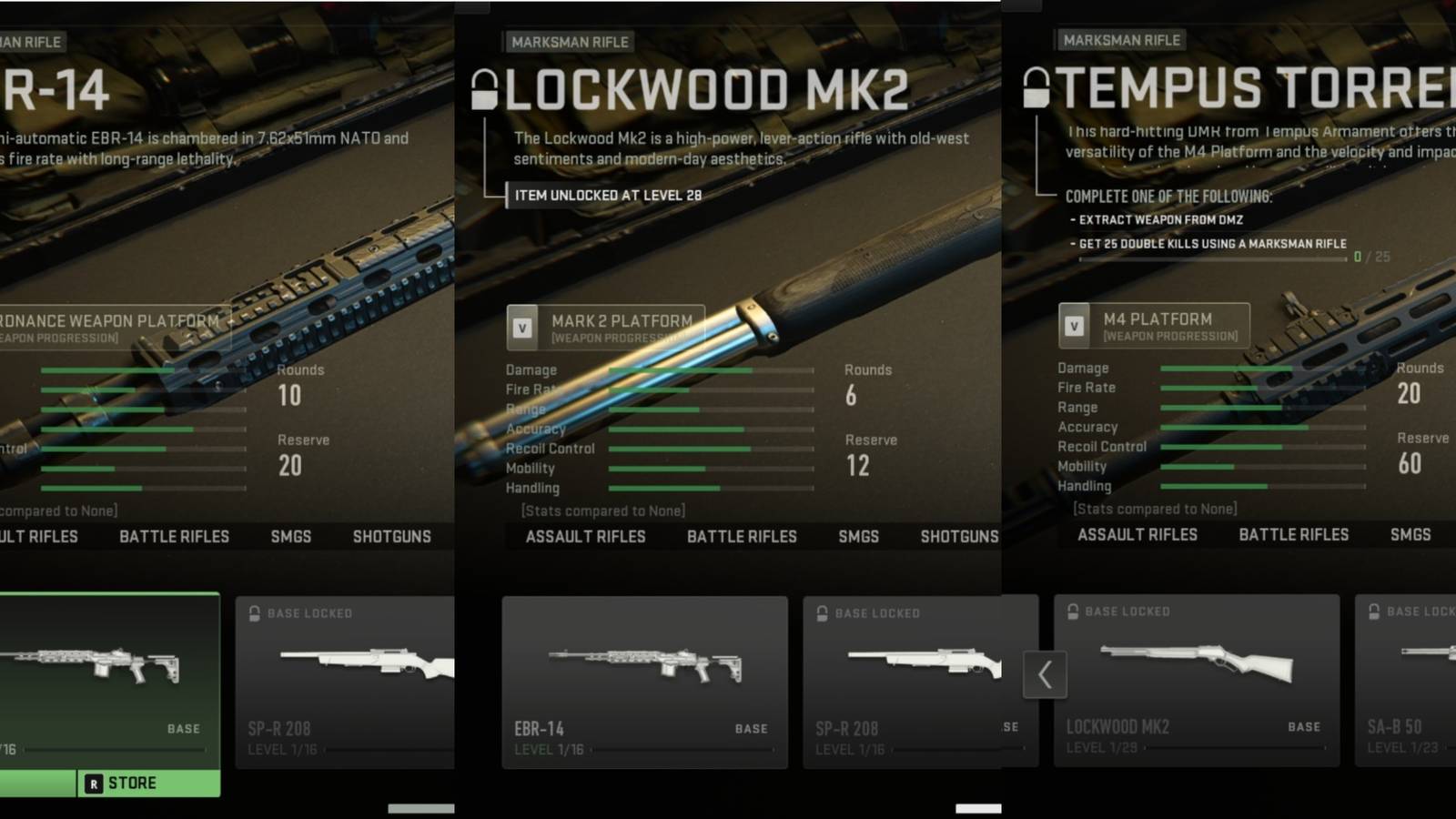
Task: Click the left chevron arrow between weapon cards
Action: point(1044,675)
